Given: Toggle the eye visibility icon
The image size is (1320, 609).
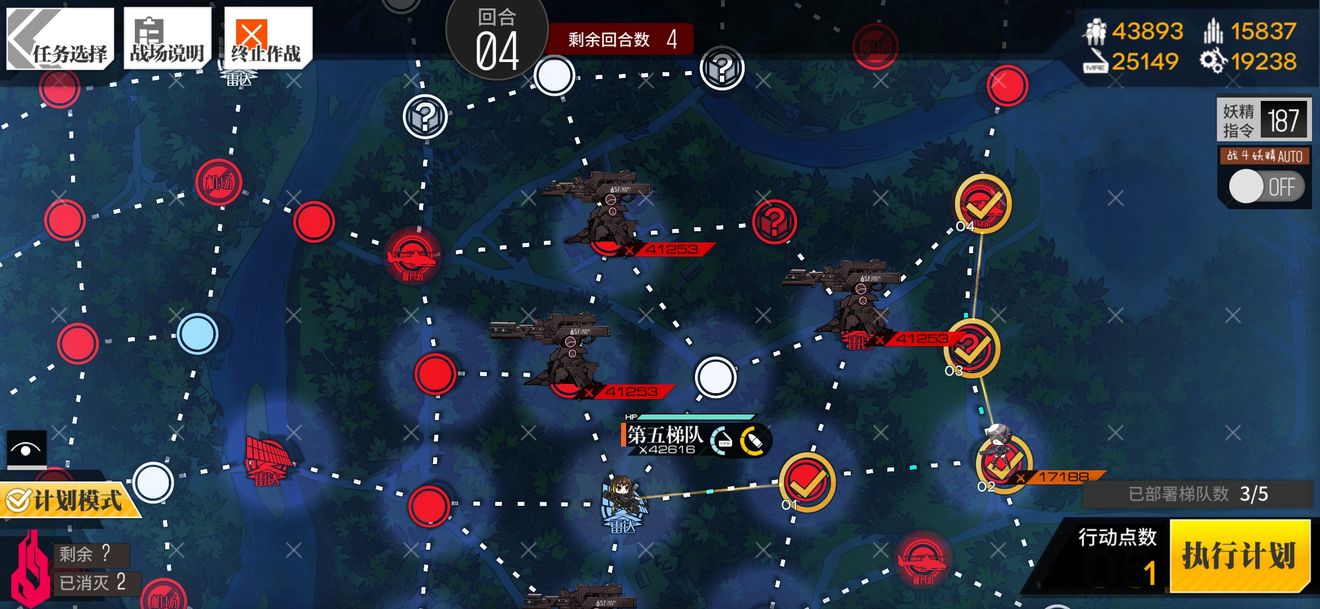Looking at the screenshot, I should [26, 449].
